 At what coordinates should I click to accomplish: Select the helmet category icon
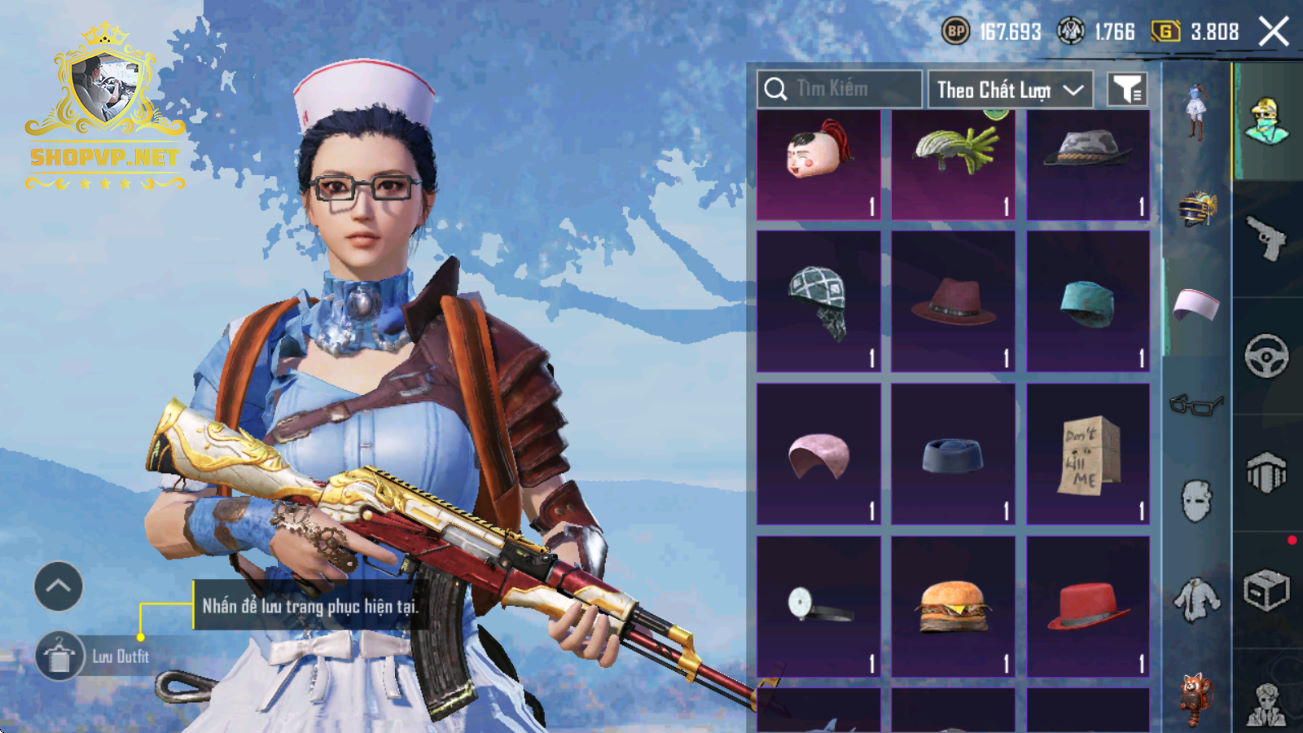coord(1196,206)
